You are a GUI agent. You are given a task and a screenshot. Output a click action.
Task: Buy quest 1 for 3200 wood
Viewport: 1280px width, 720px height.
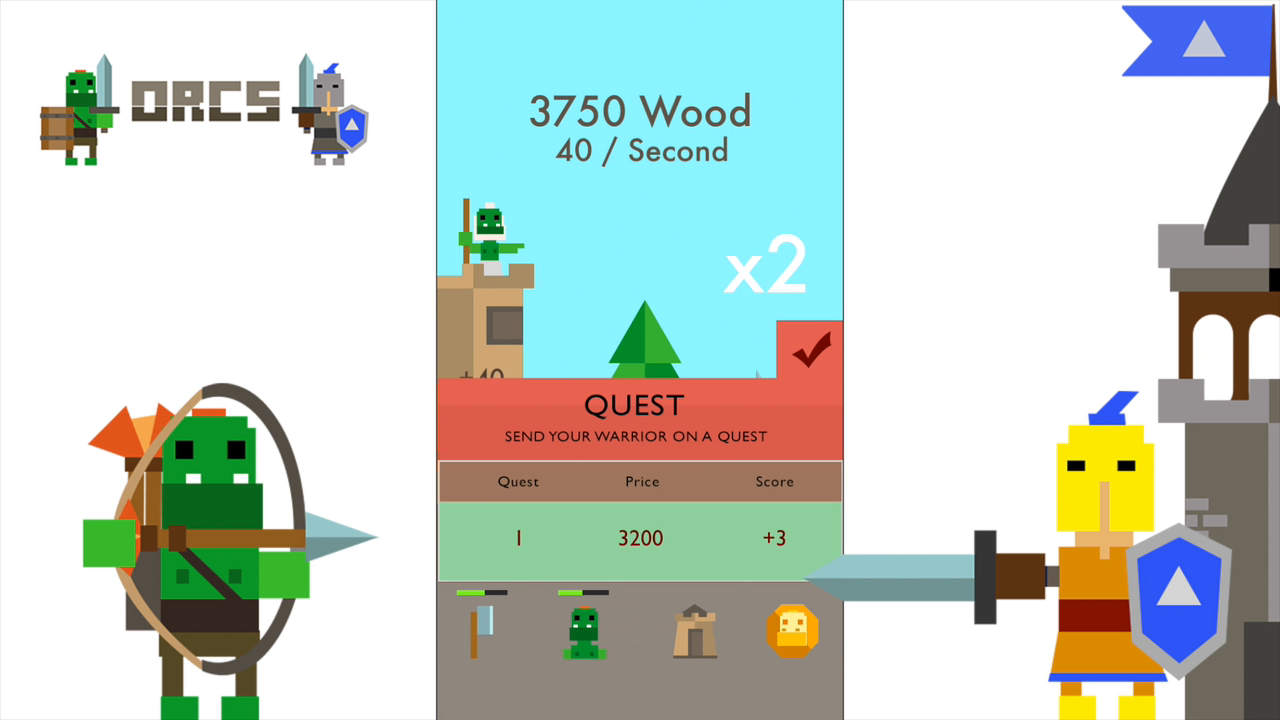click(x=640, y=538)
